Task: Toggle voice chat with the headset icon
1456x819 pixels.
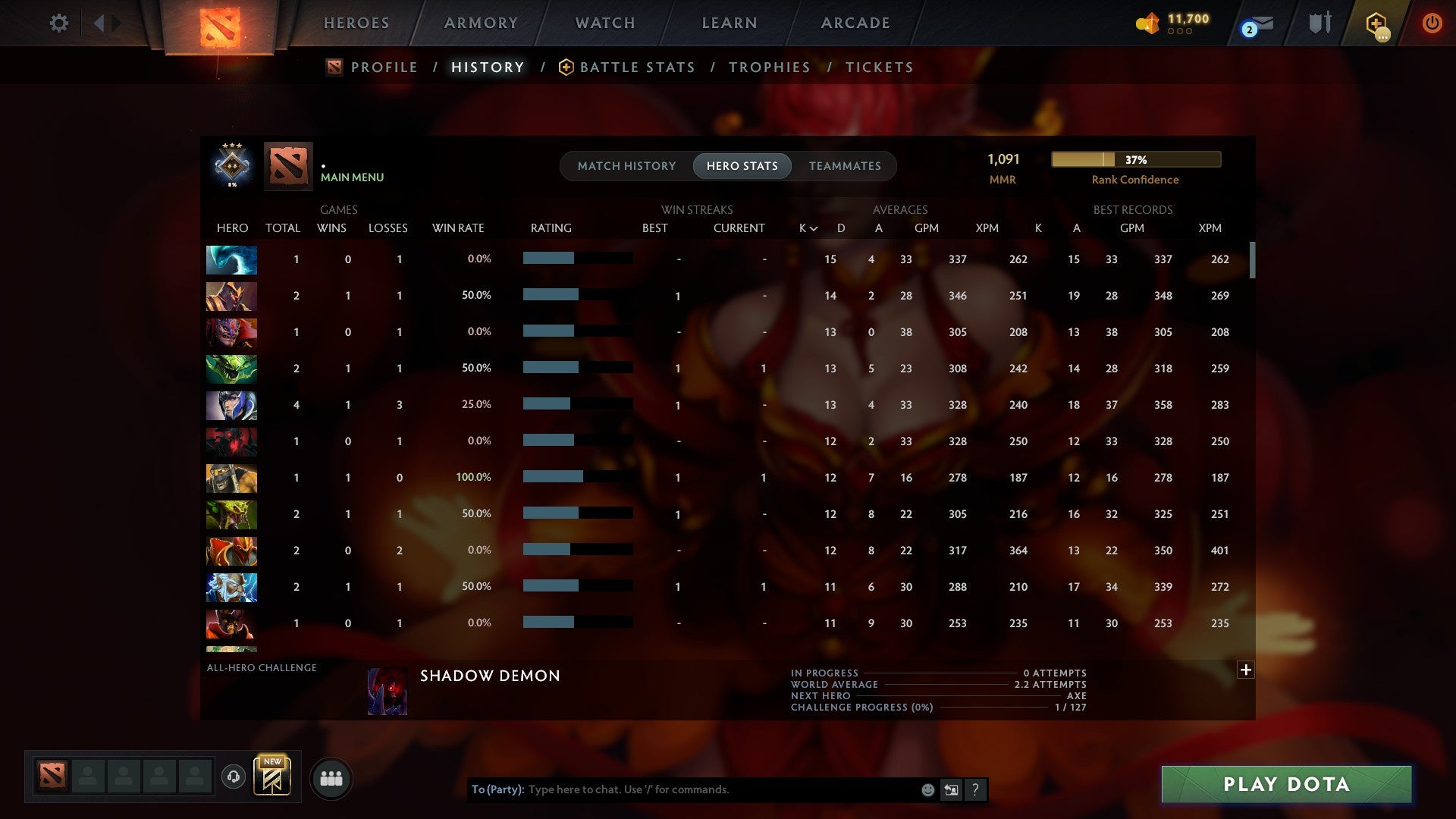Action: click(x=234, y=777)
